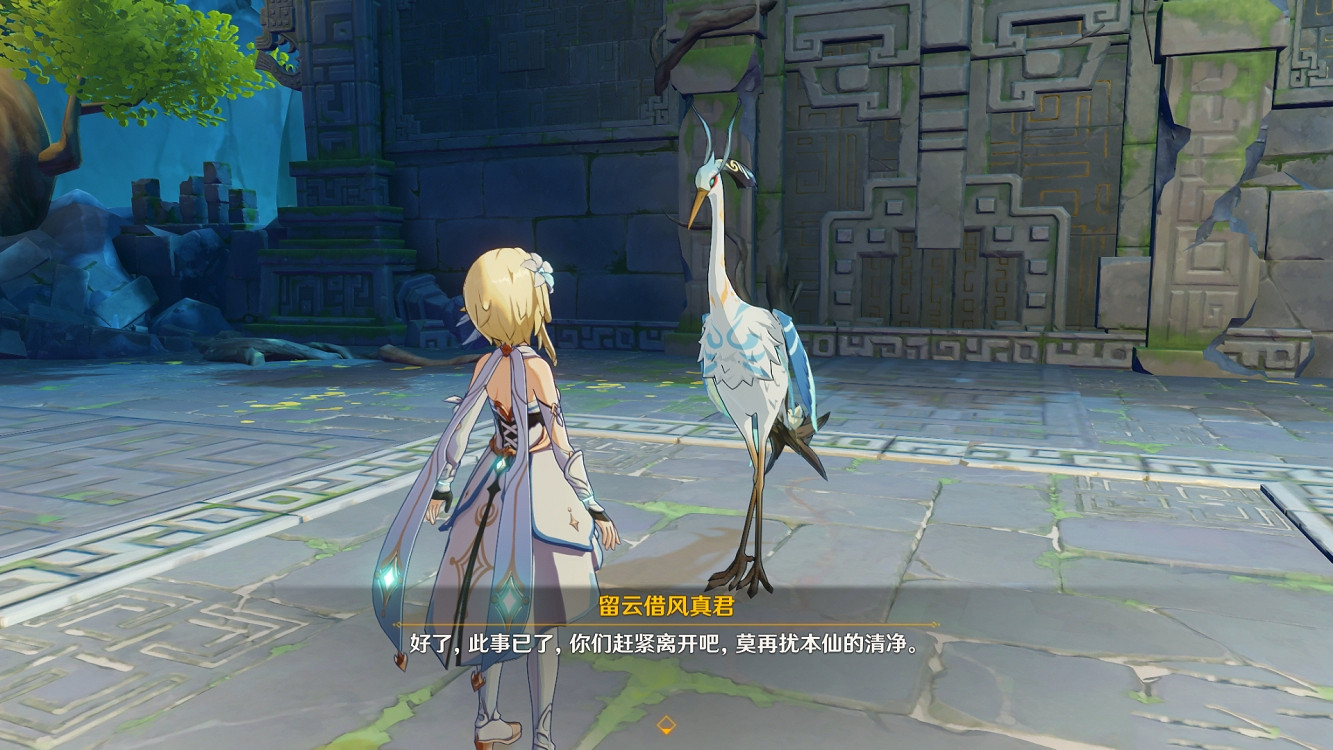Click the speaker name 留云借风真君
1333x750 pixels.
pos(666,602)
